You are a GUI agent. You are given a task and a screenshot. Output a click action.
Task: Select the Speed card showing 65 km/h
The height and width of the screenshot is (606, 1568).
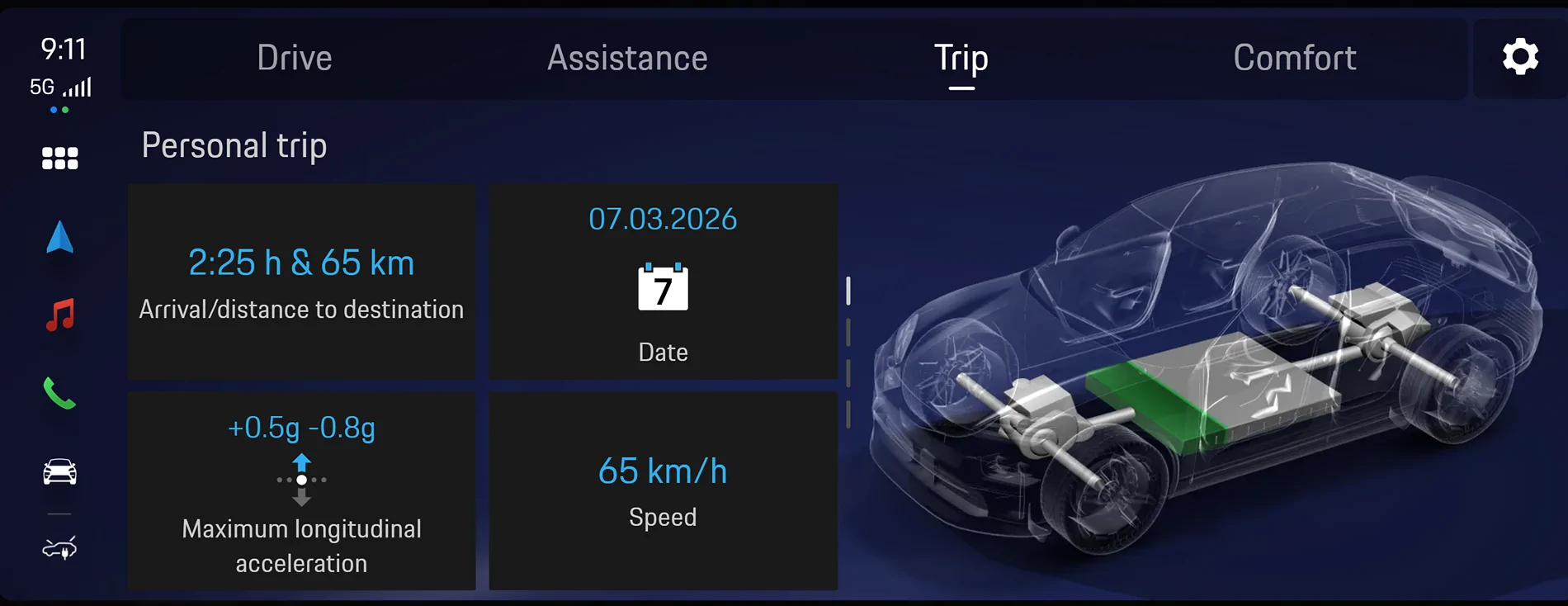pos(664,491)
